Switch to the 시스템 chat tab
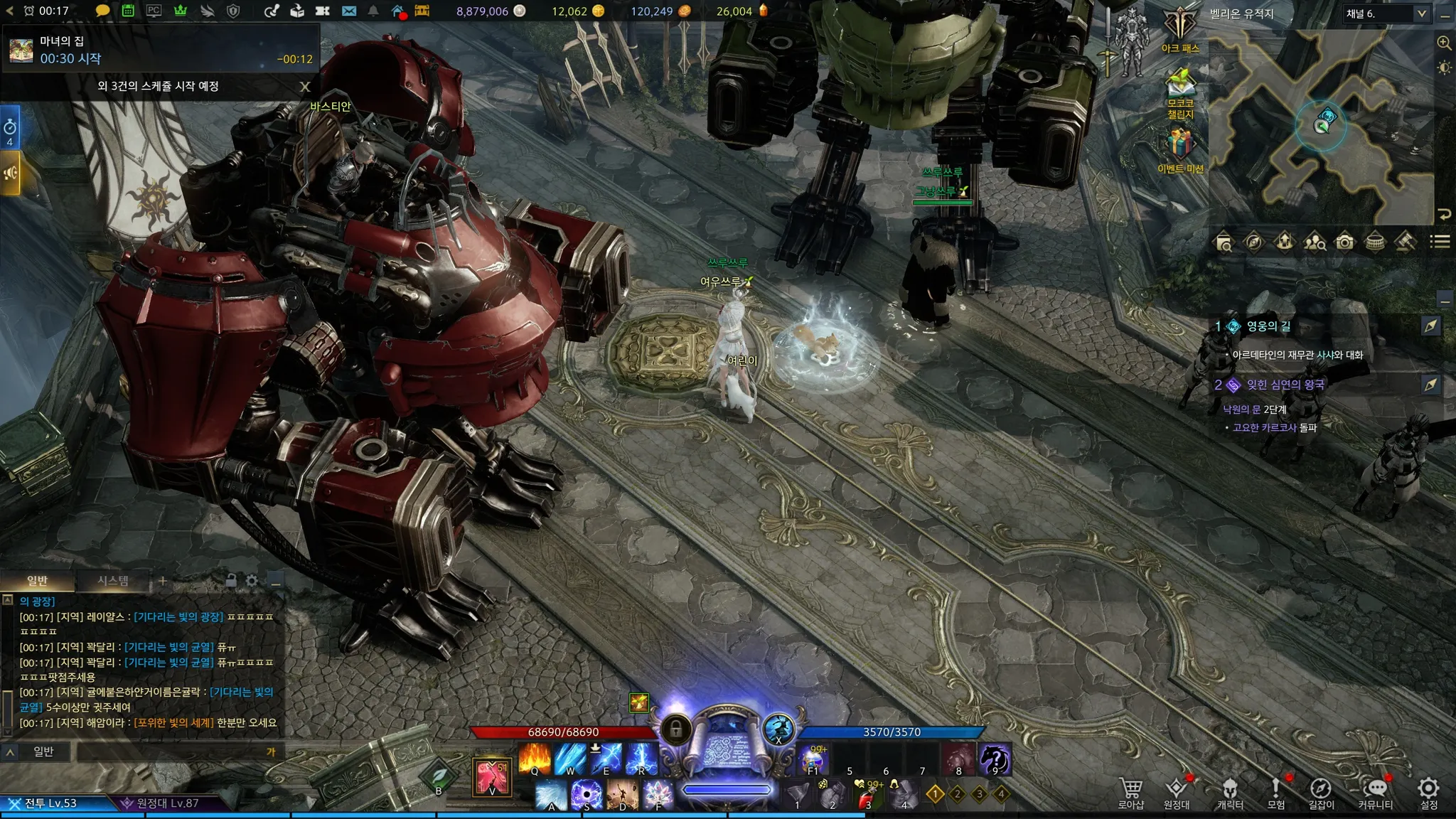1456x819 pixels. pyautogui.click(x=113, y=581)
